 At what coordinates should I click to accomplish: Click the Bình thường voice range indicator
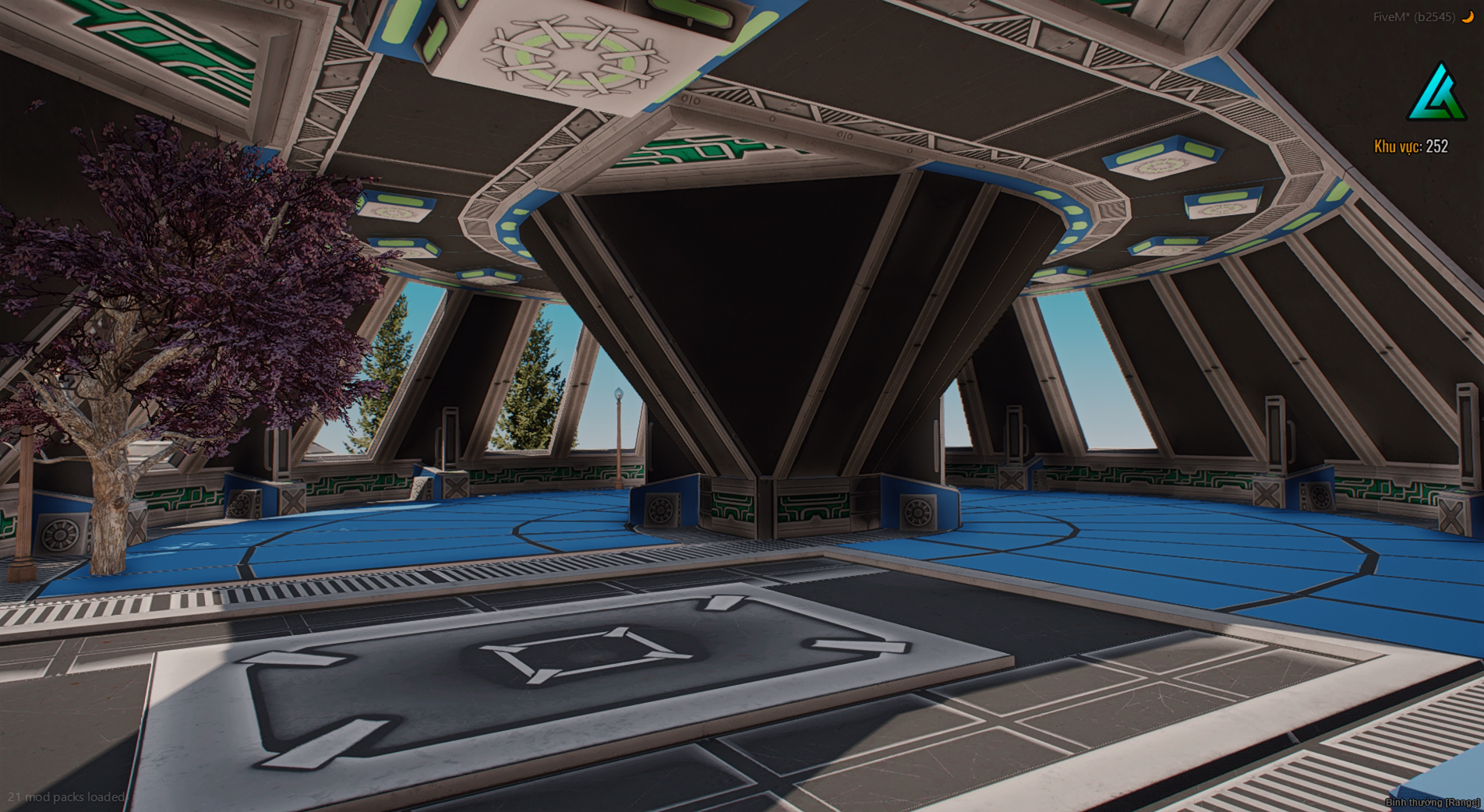coord(1433,802)
